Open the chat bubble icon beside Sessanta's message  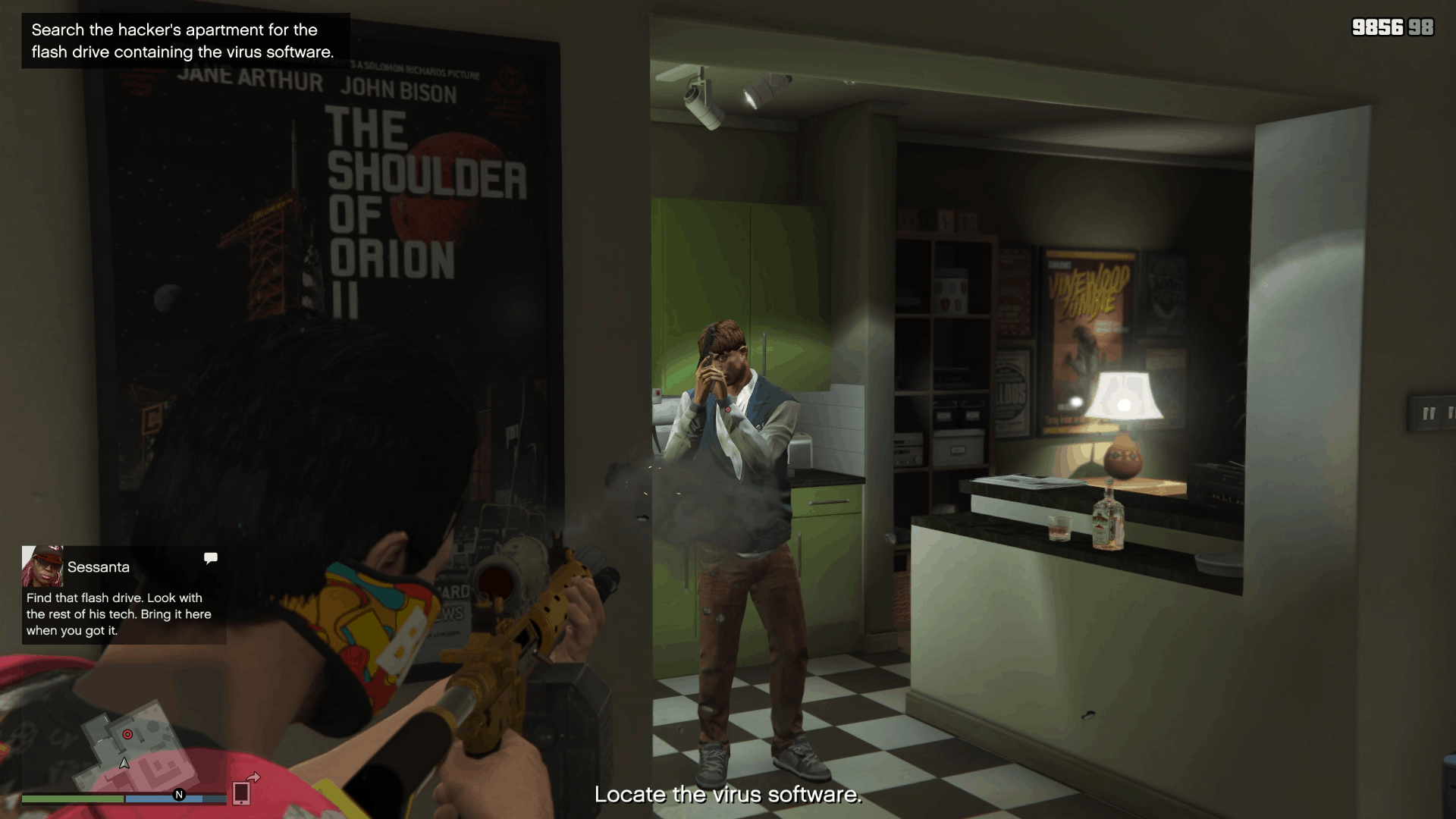click(210, 558)
